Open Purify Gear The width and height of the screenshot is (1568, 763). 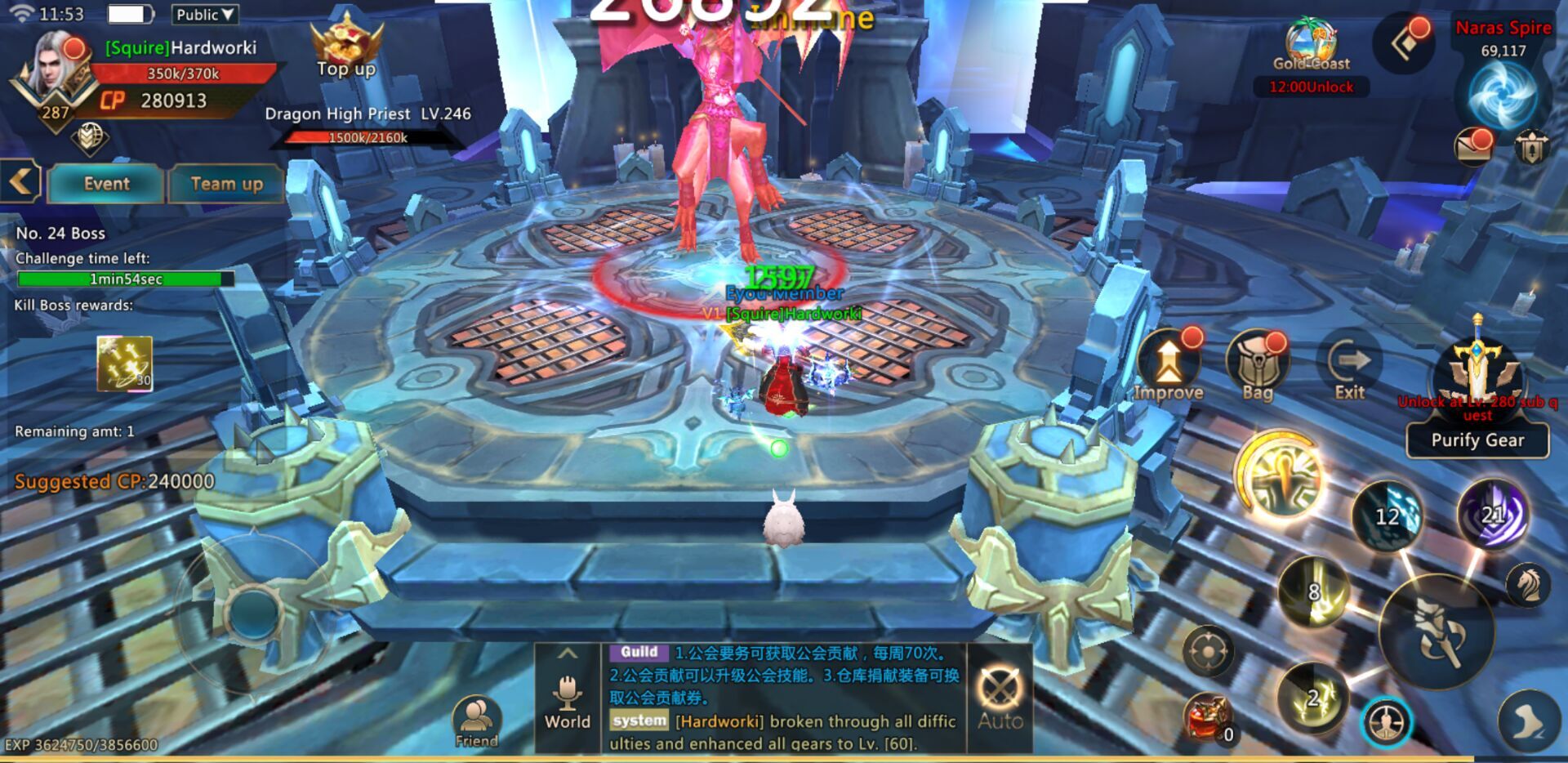[1477, 440]
